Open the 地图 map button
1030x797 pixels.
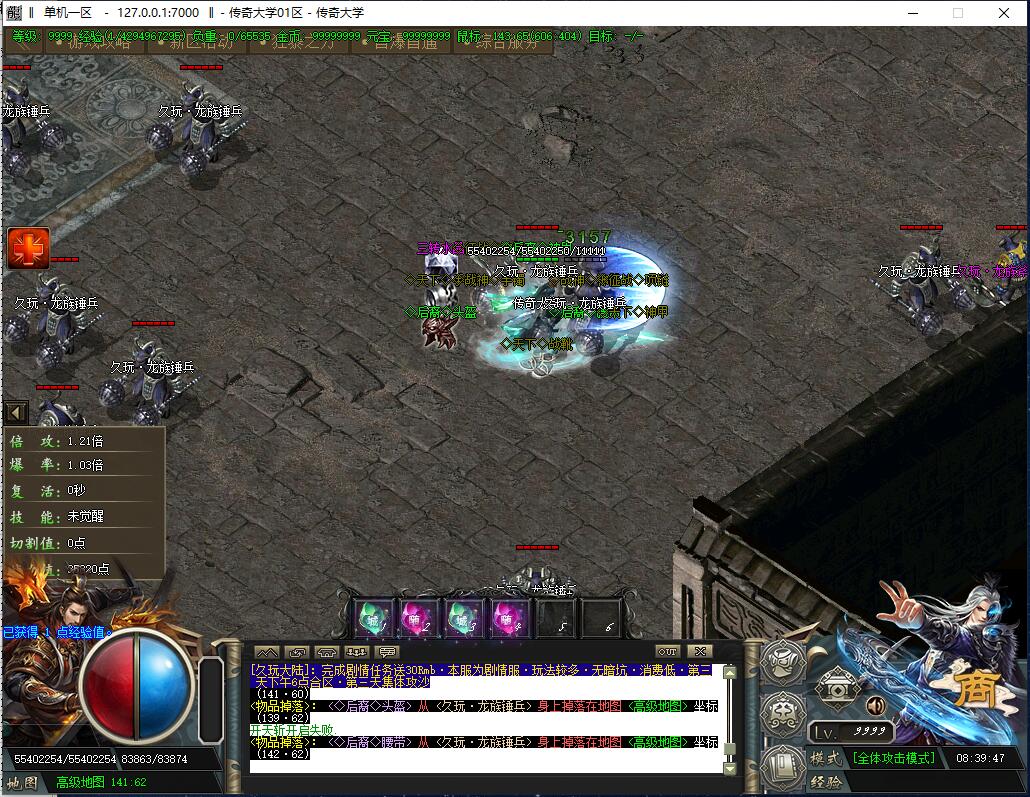(22, 782)
